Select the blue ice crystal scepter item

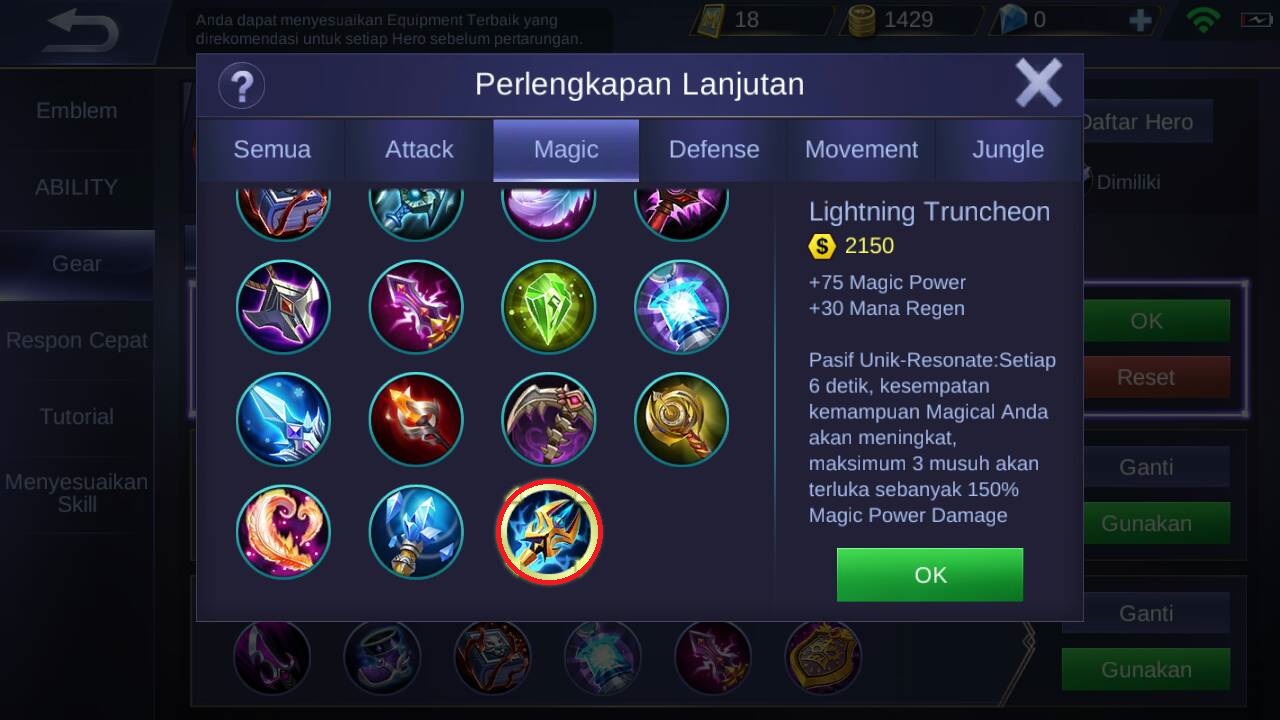[416, 532]
